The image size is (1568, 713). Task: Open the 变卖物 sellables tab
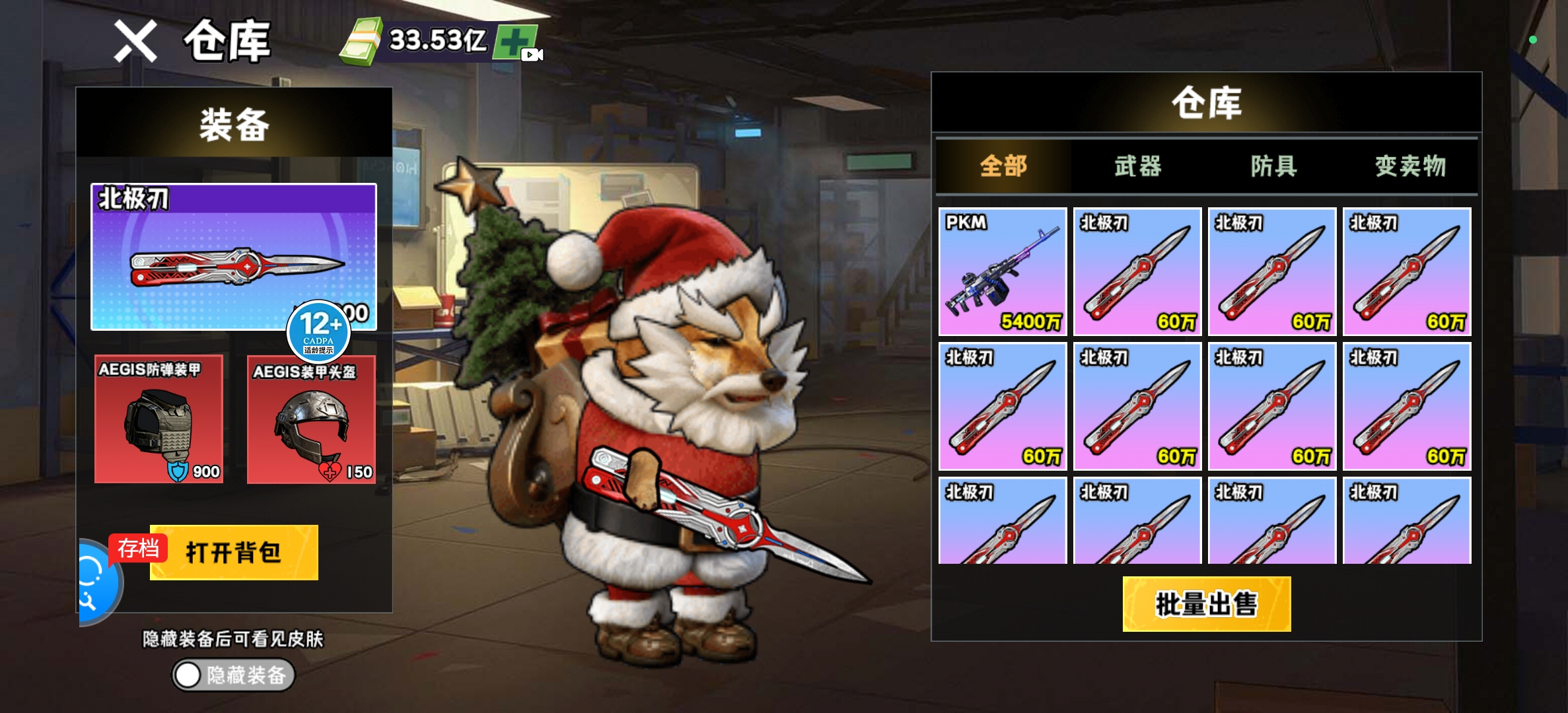(x=1410, y=166)
